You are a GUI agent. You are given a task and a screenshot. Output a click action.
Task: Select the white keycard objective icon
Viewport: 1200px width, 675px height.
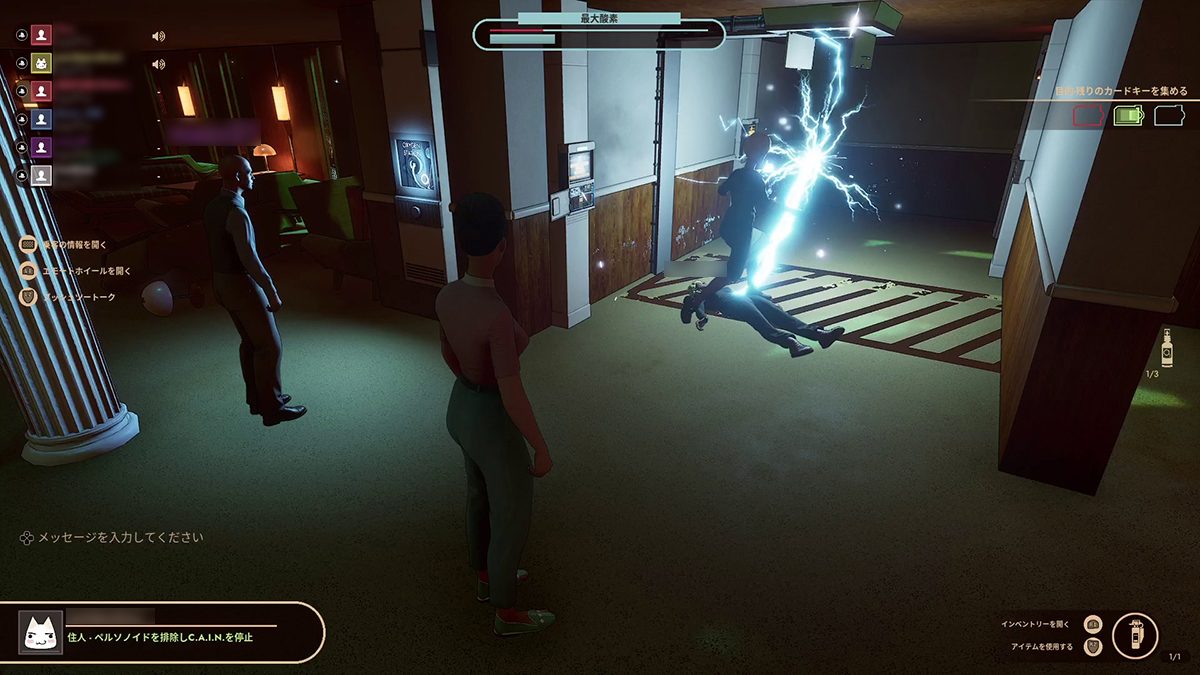click(x=1169, y=116)
